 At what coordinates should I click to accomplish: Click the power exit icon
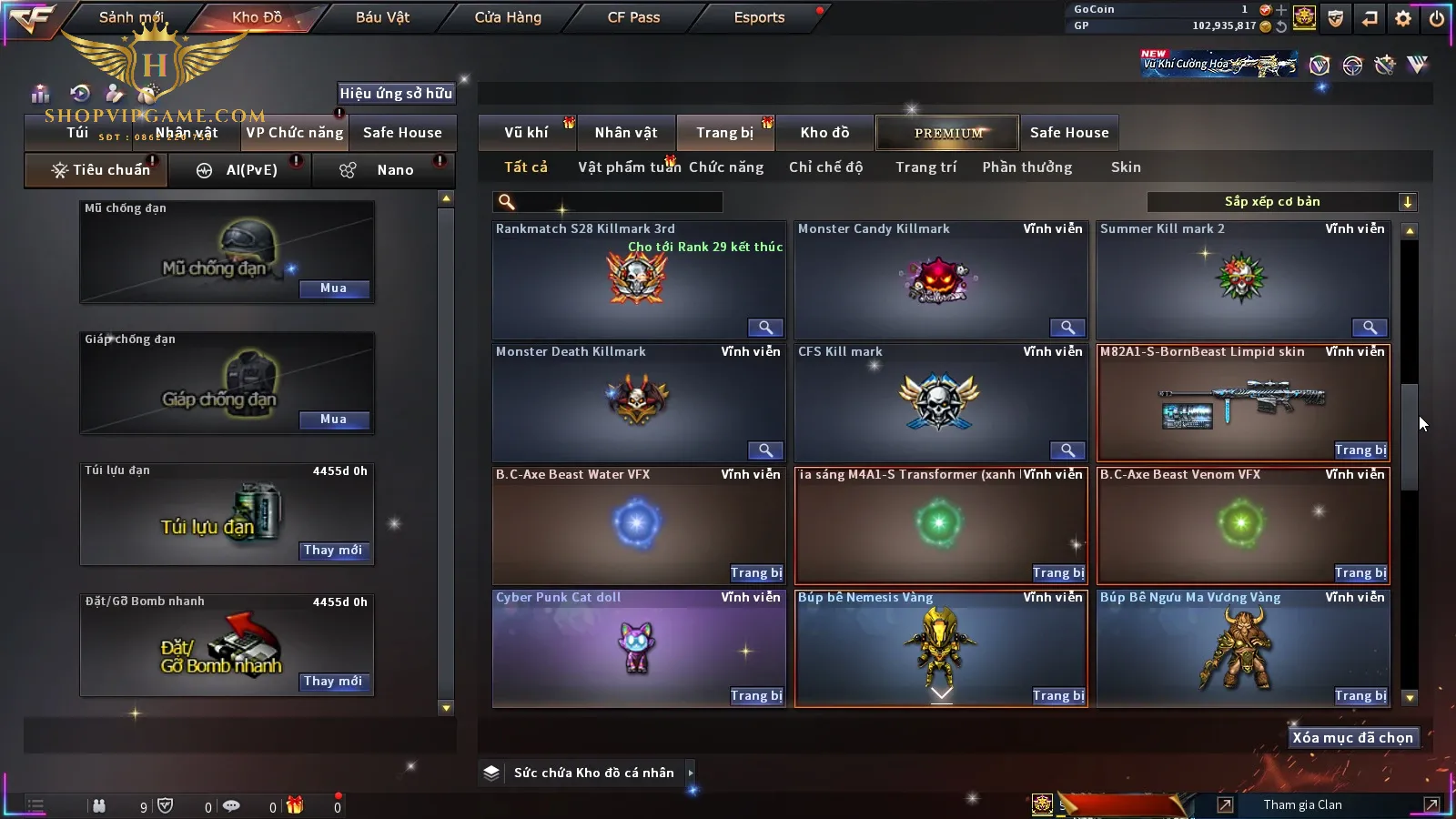pos(1437,17)
